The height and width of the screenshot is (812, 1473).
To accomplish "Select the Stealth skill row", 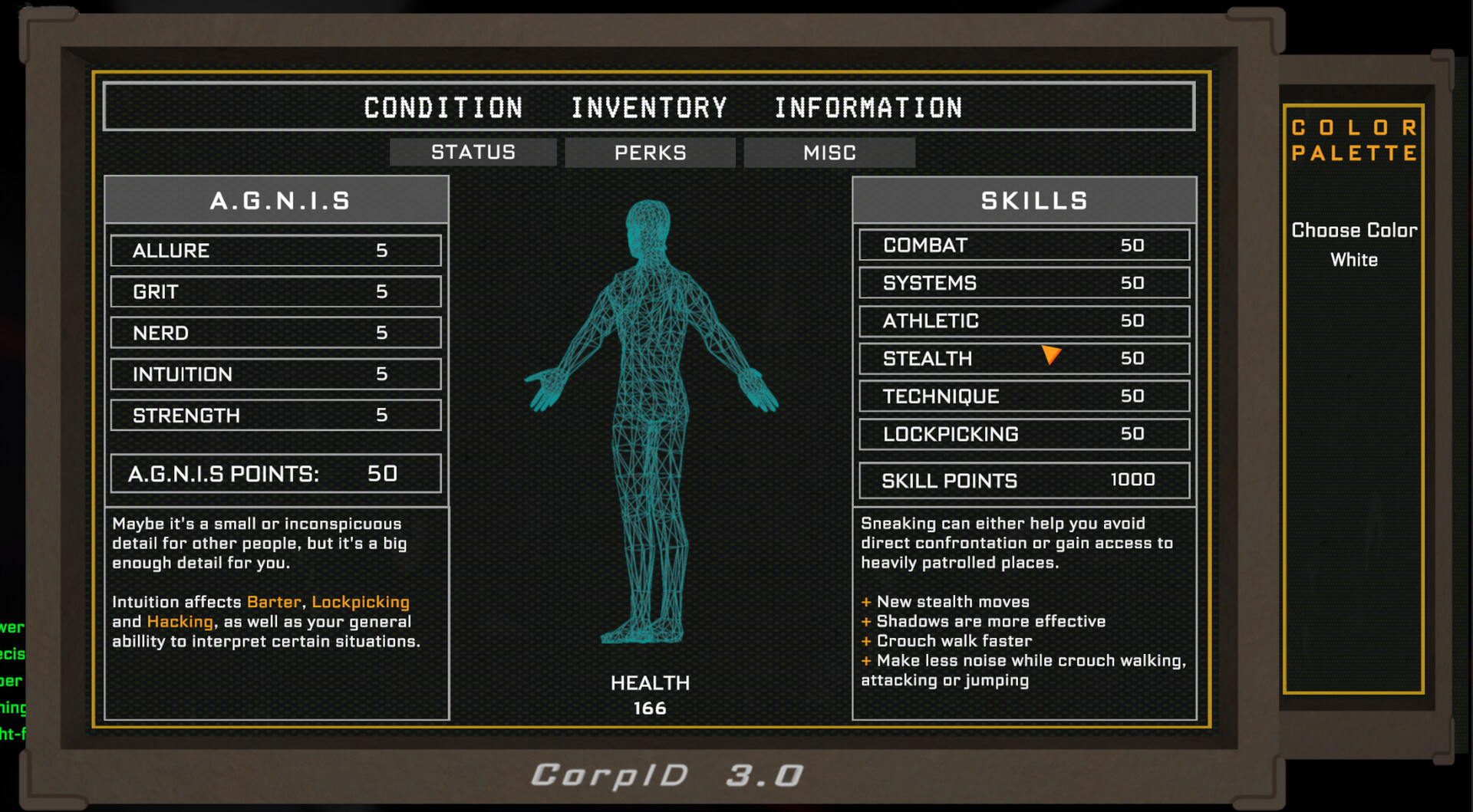I will [x=1024, y=358].
